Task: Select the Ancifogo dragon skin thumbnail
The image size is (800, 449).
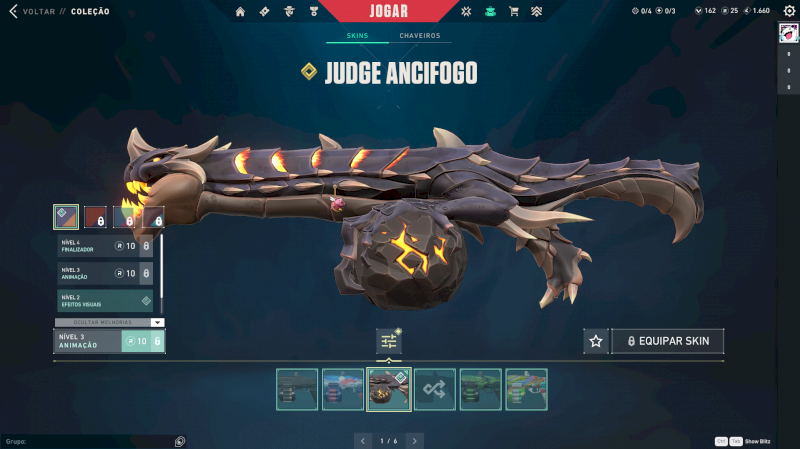Action: point(389,389)
